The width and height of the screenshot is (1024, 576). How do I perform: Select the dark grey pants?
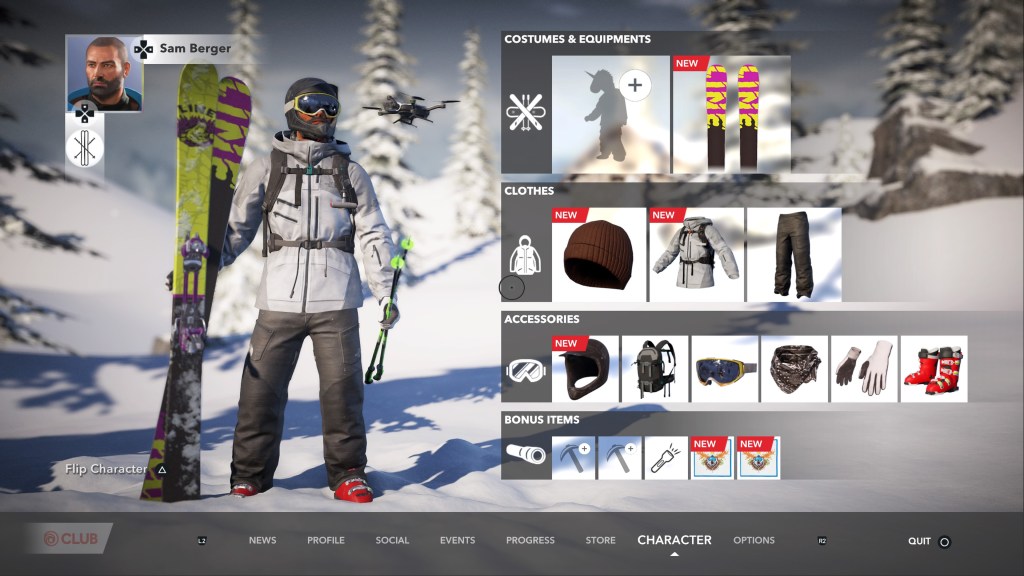pos(794,255)
